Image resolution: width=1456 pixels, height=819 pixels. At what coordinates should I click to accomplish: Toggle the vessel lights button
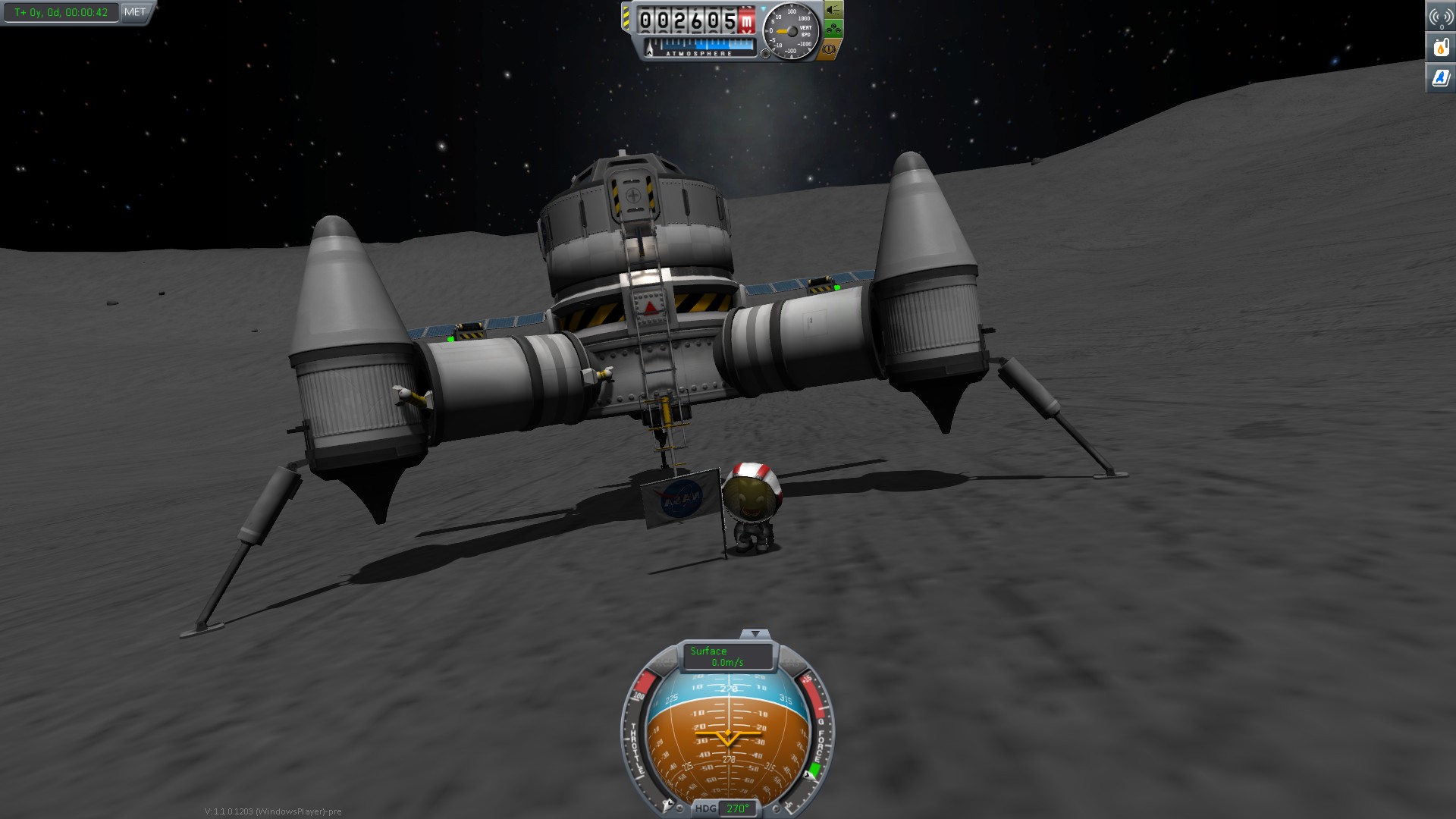(833, 10)
